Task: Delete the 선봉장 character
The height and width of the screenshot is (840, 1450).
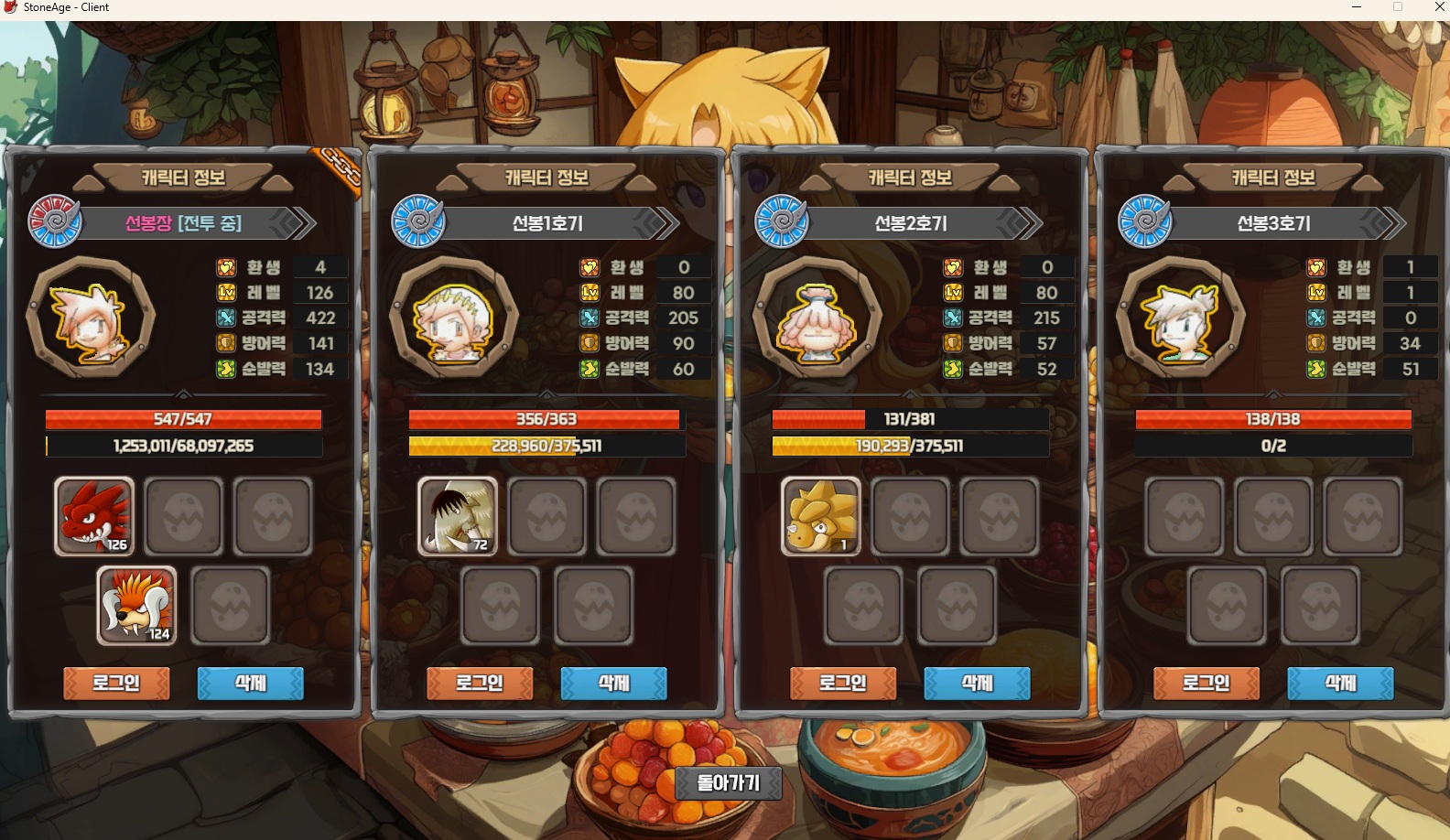Action: [x=250, y=683]
